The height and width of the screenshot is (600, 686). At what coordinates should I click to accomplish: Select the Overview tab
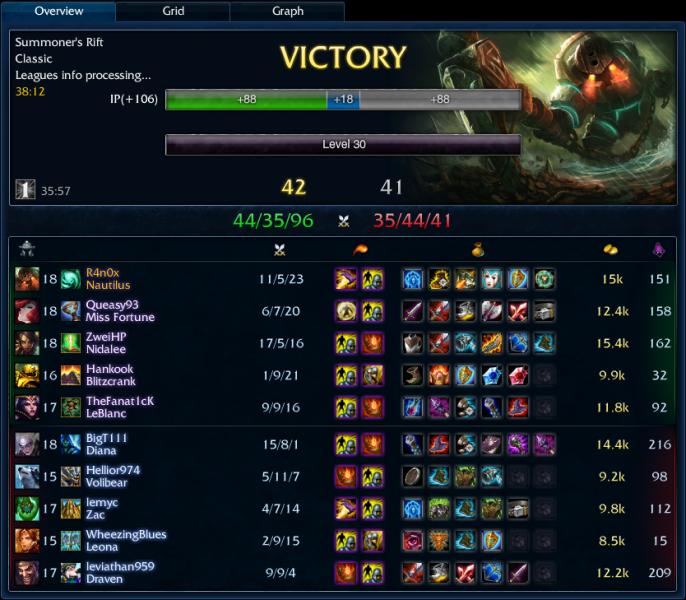click(59, 12)
